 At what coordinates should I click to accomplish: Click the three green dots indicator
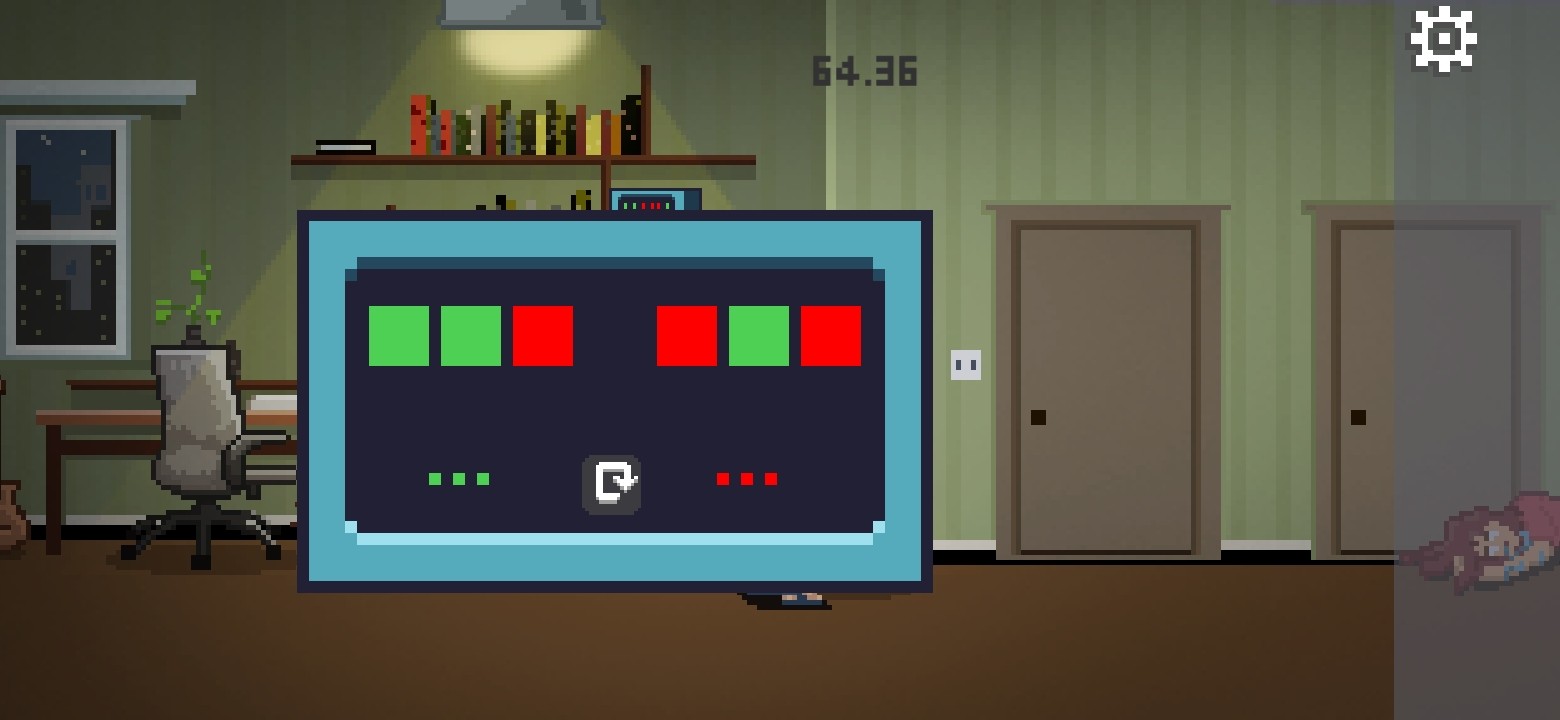pos(459,478)
